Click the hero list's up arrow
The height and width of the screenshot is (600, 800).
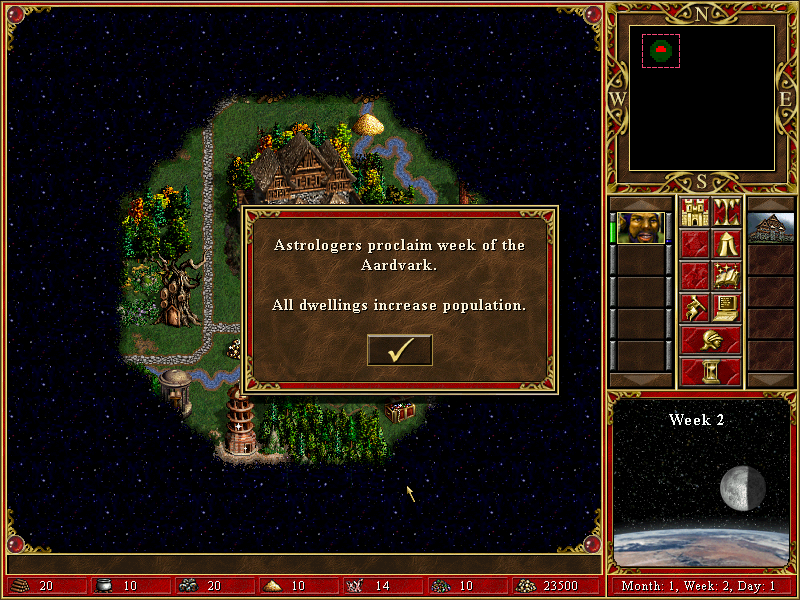click(x=639, y=204)
